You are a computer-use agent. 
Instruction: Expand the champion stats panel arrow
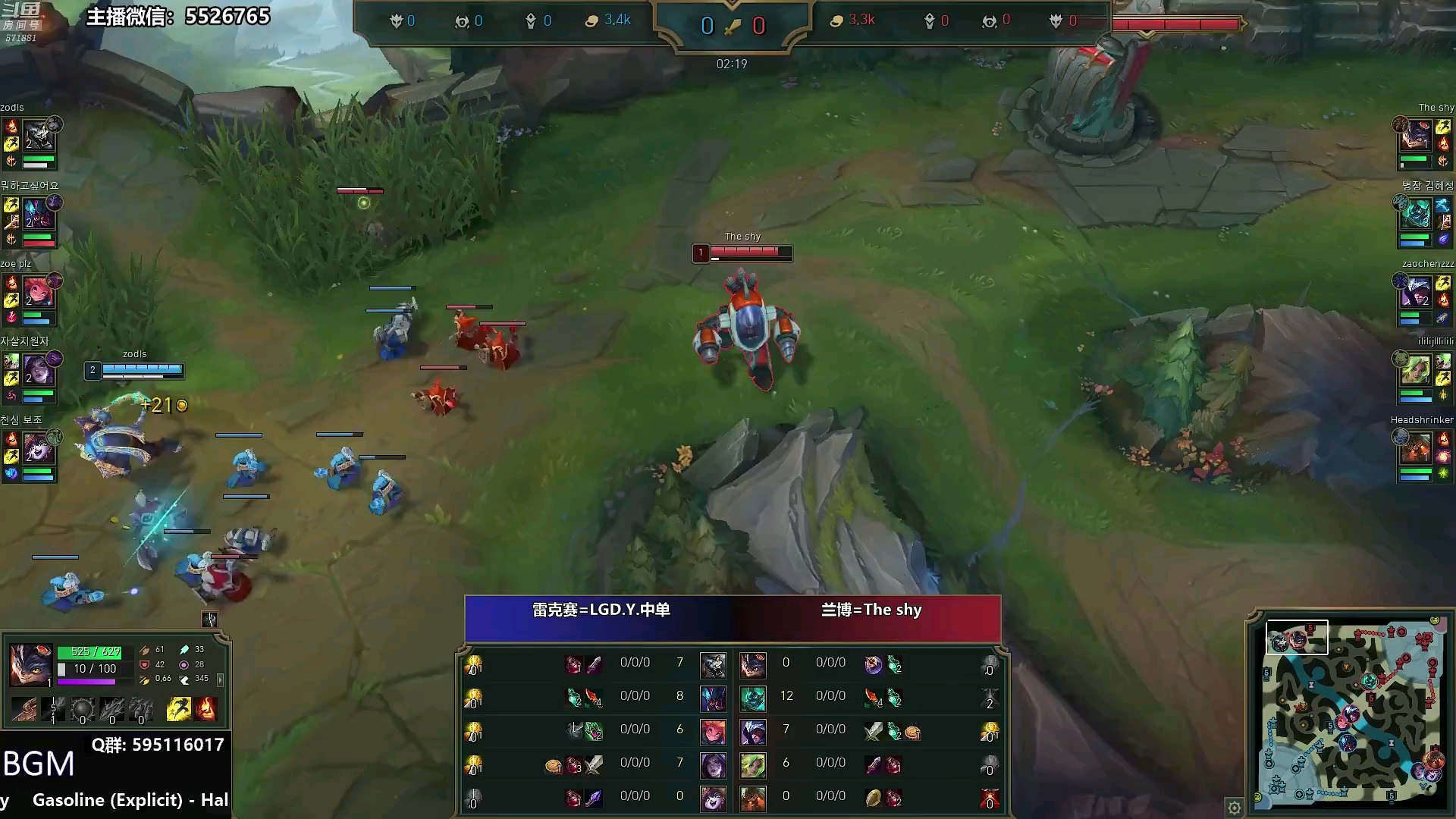pyautogui.click(x=221, y=679)
